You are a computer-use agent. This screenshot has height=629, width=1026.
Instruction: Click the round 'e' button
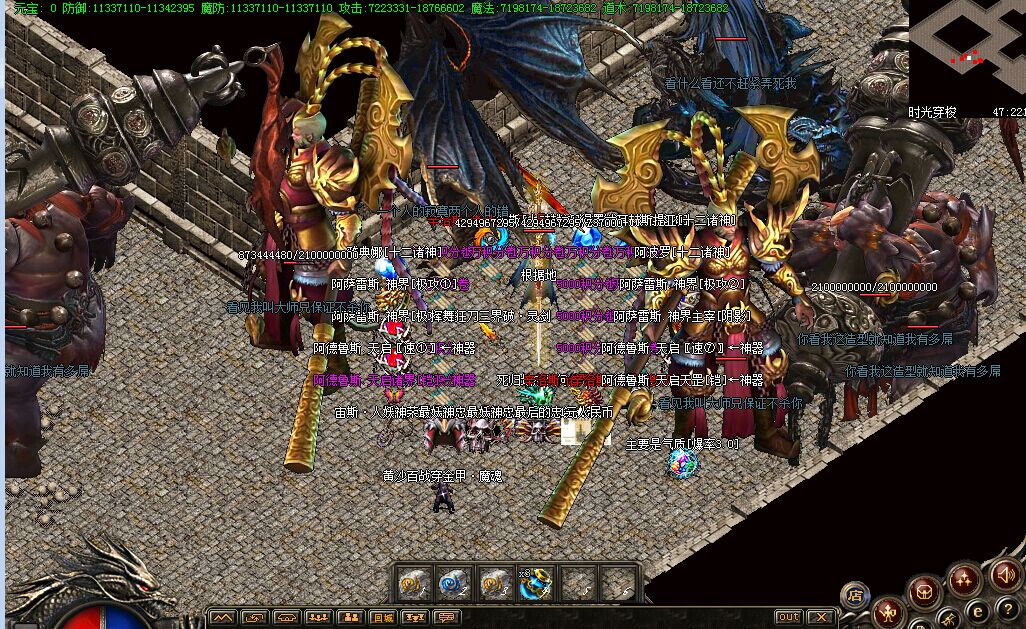980,611
